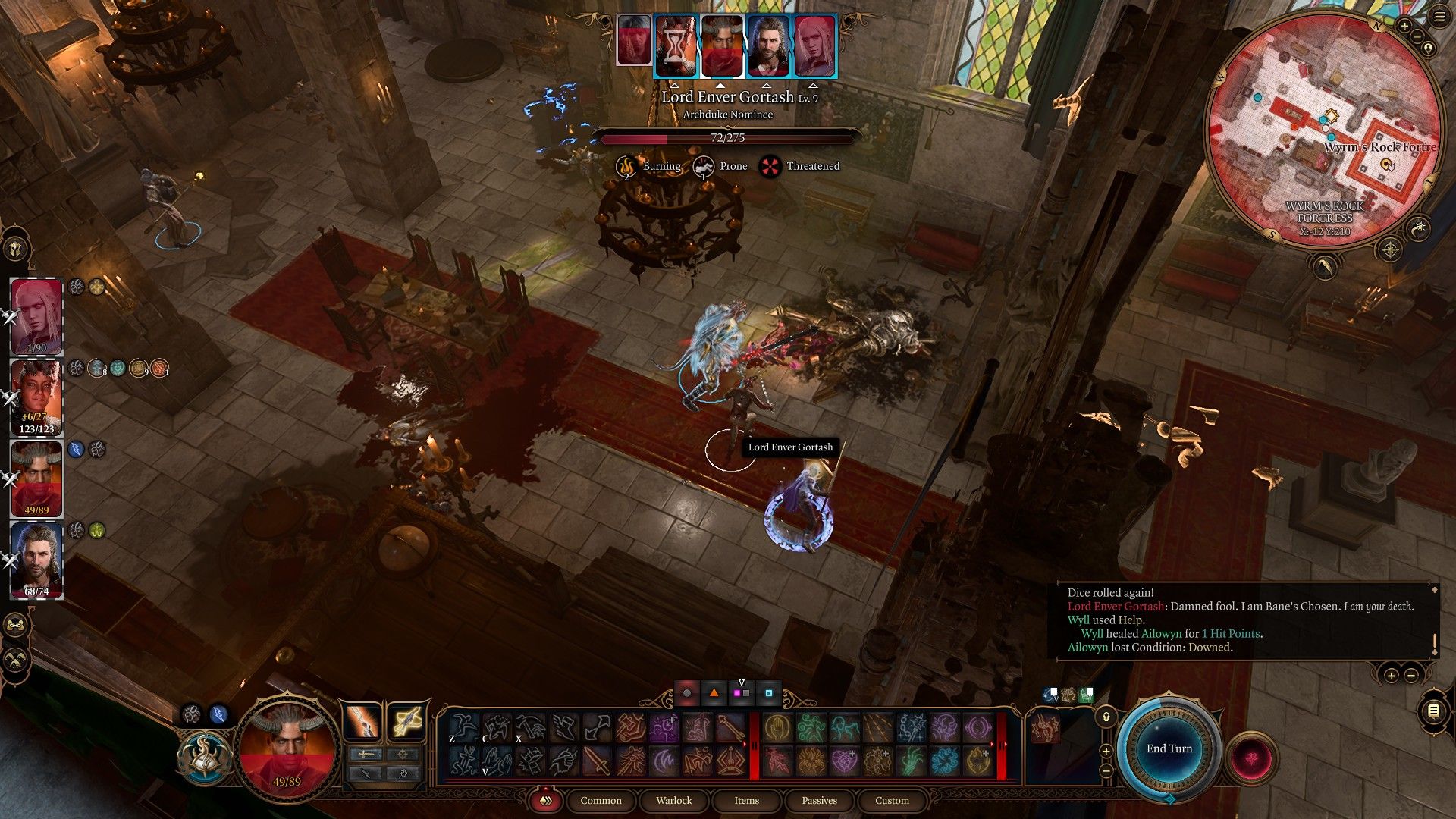Open the red illithid powers orb

click(x=1251, y=758)
